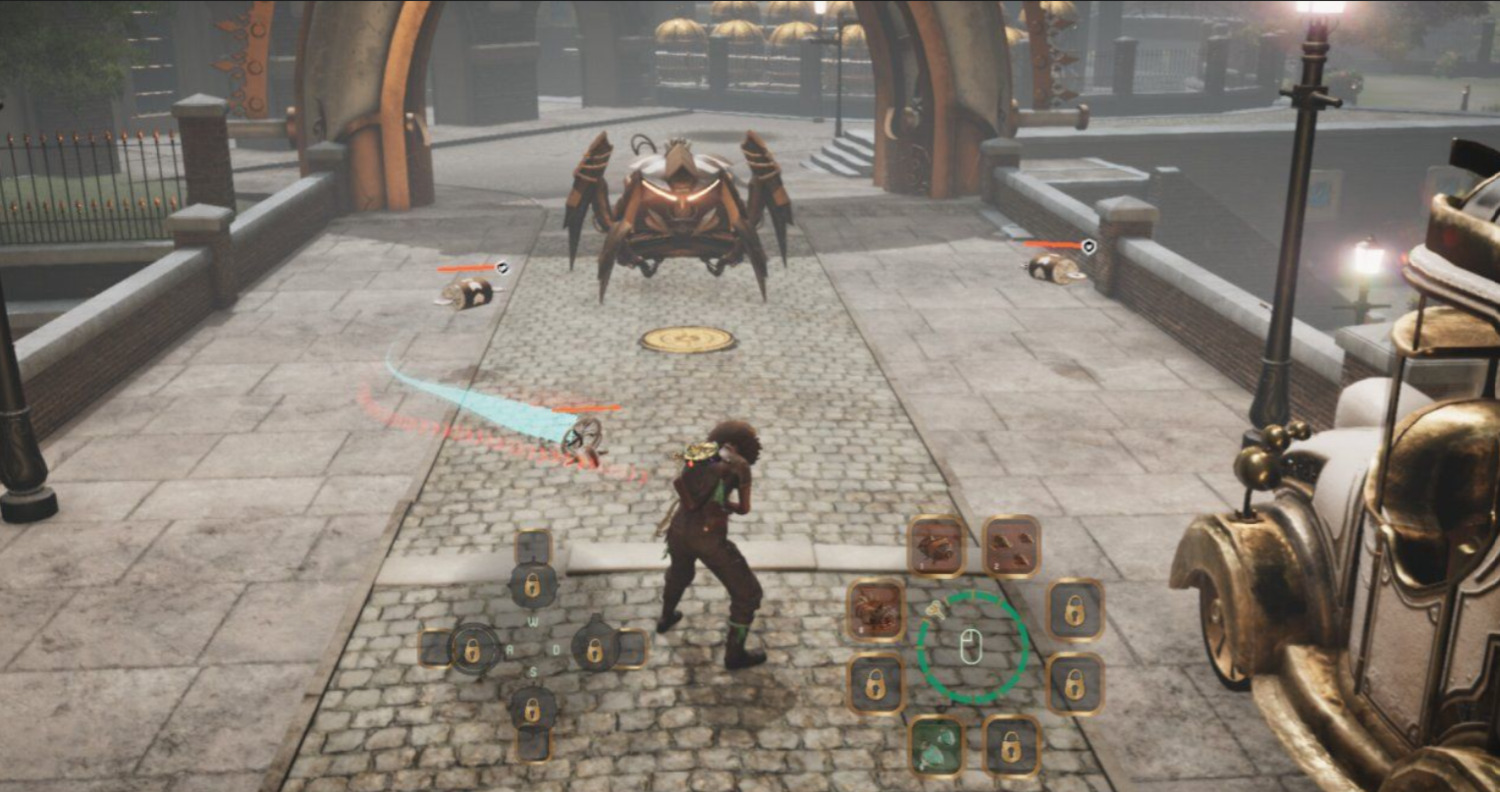
Task: Select the locked W direction slot
Action: click(x=533, y=585)
